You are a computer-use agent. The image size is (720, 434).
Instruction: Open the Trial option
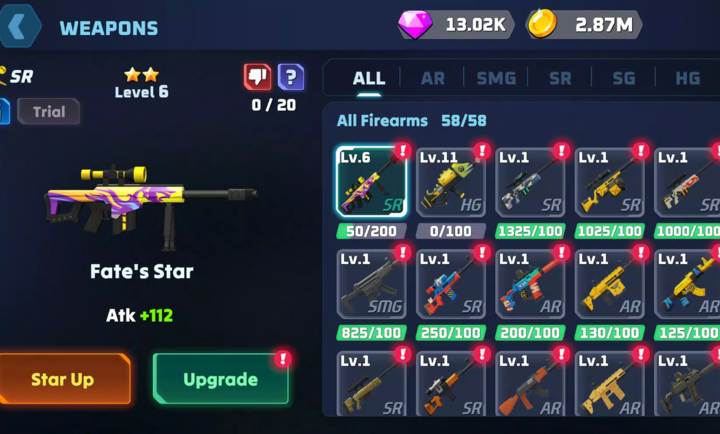tap(48, 112)
